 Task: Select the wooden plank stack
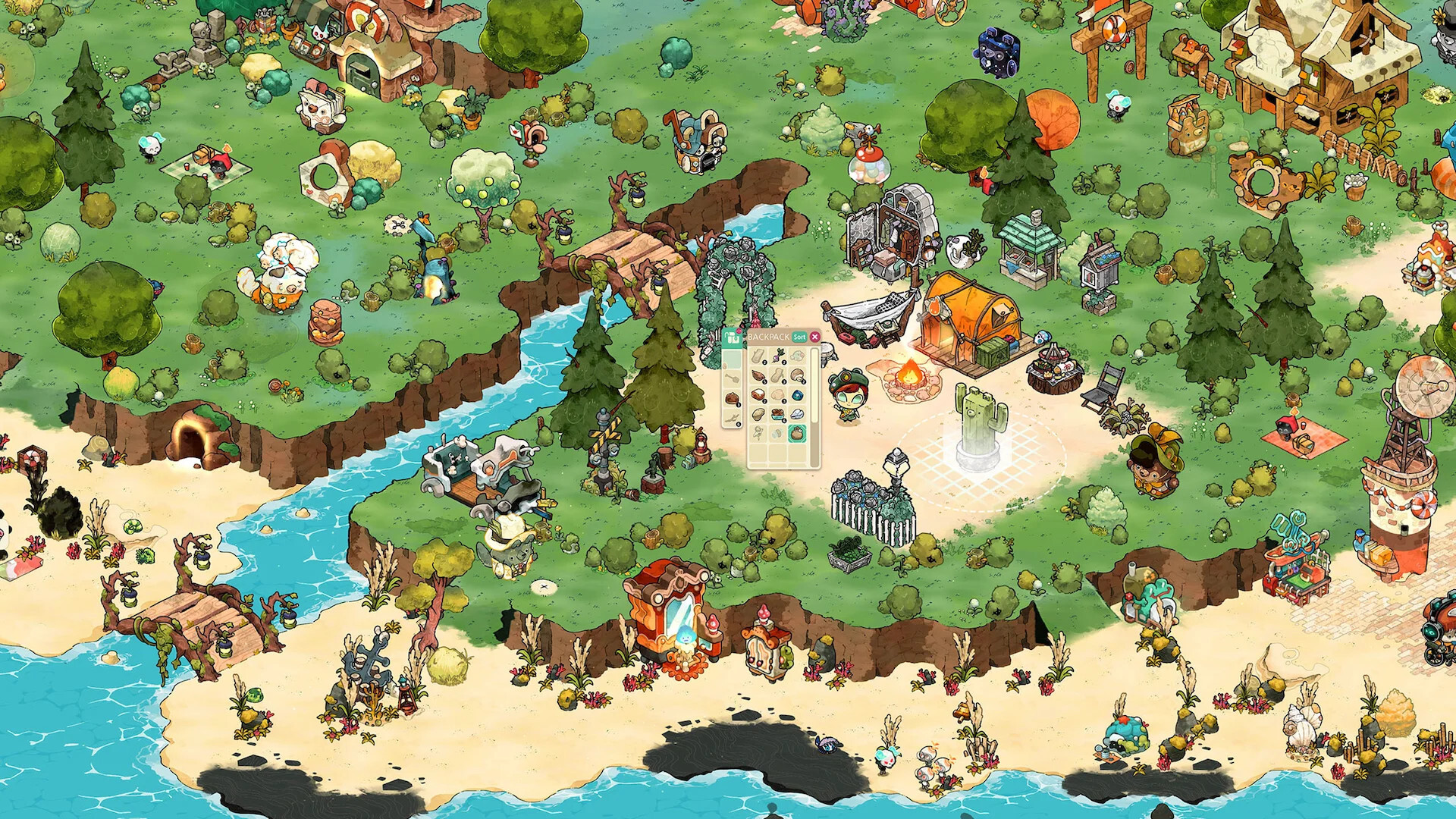[758, 356]
